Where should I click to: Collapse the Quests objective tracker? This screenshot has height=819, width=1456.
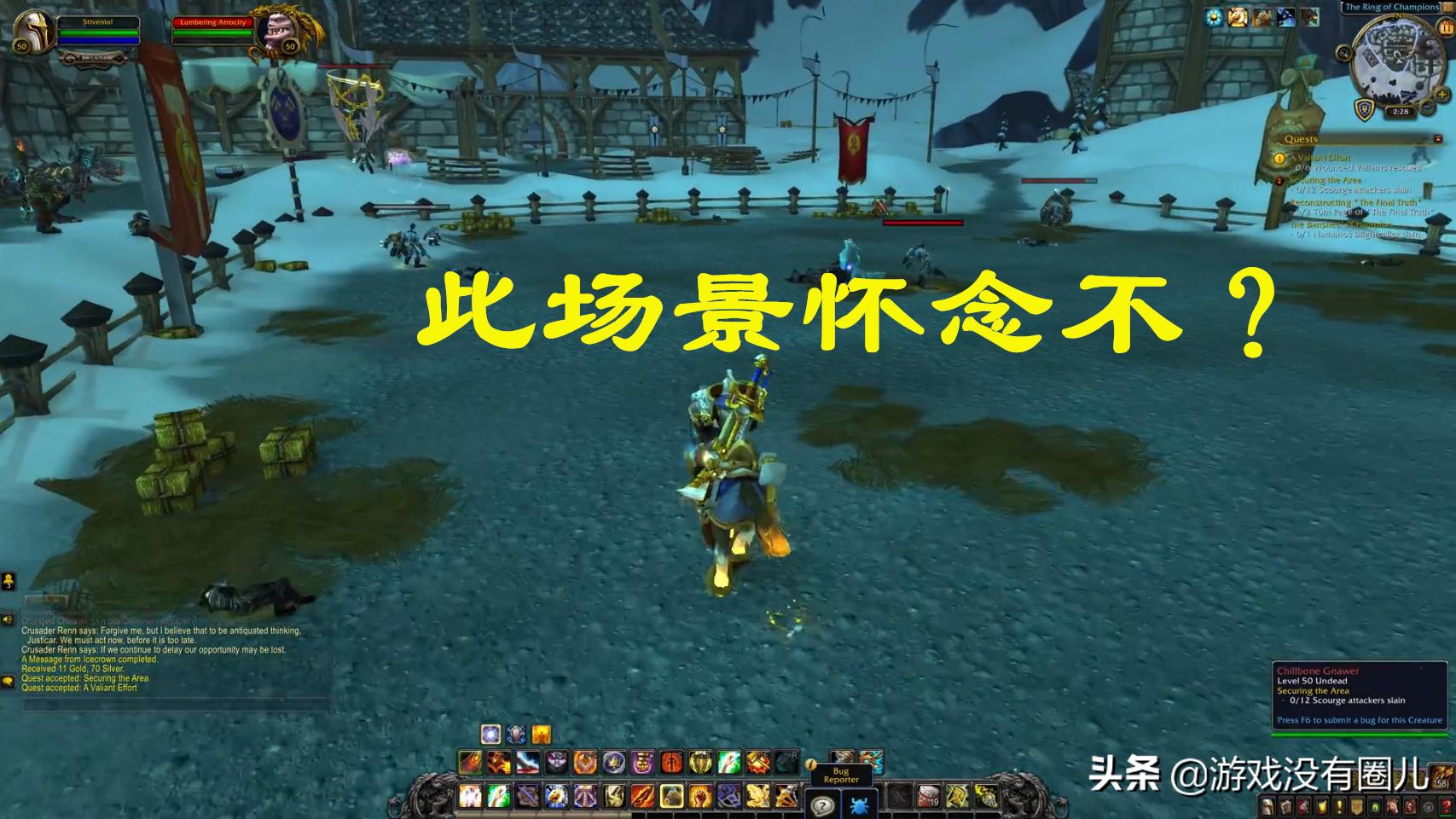click(x=1440, y=138)
